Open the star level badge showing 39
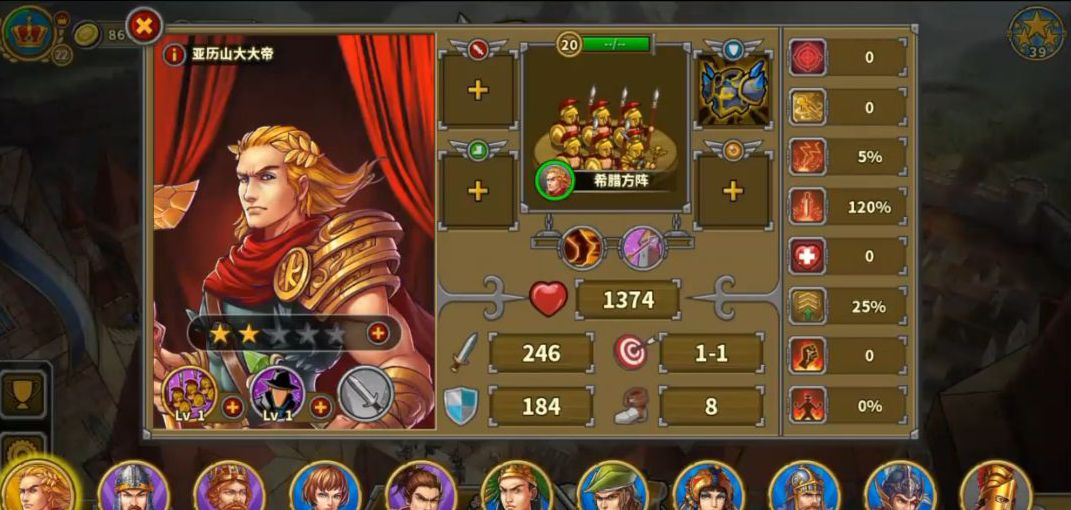 tap(1037, 33)
